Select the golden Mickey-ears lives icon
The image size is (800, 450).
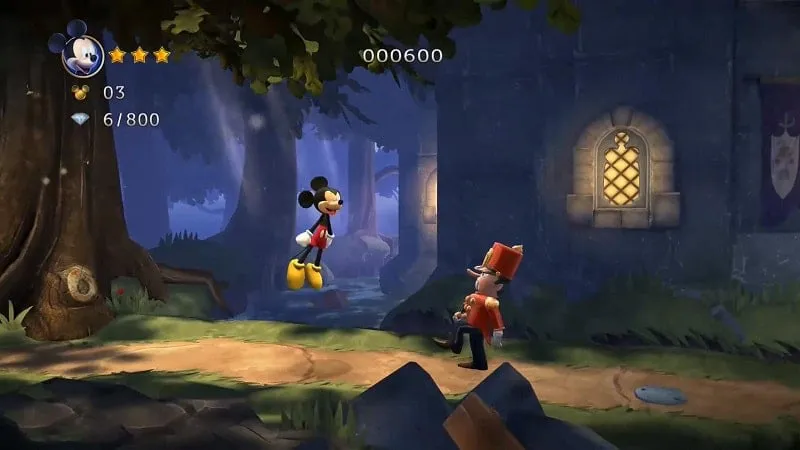click(81, 93)
